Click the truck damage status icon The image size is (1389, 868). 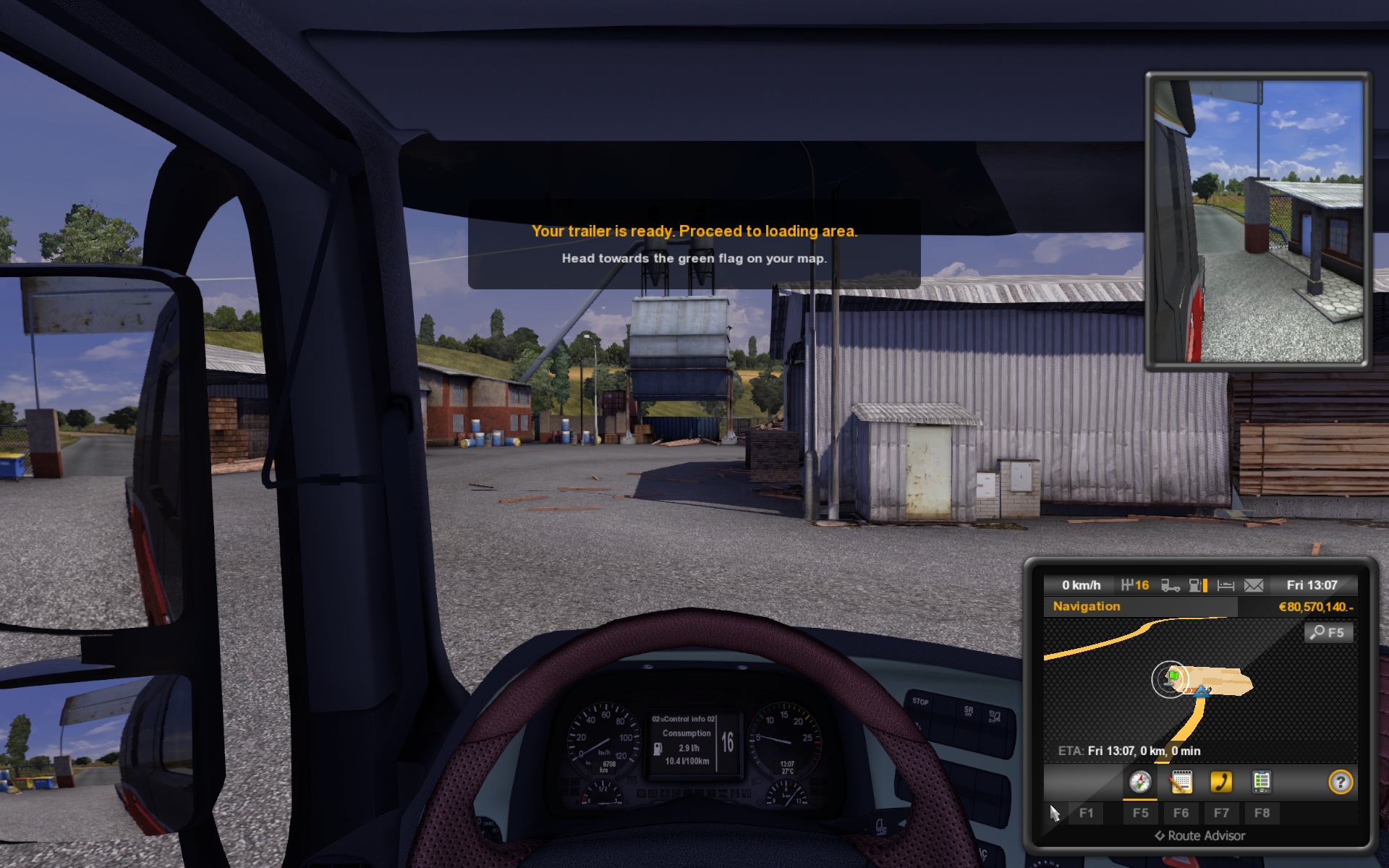click(x=1170, y=585)
